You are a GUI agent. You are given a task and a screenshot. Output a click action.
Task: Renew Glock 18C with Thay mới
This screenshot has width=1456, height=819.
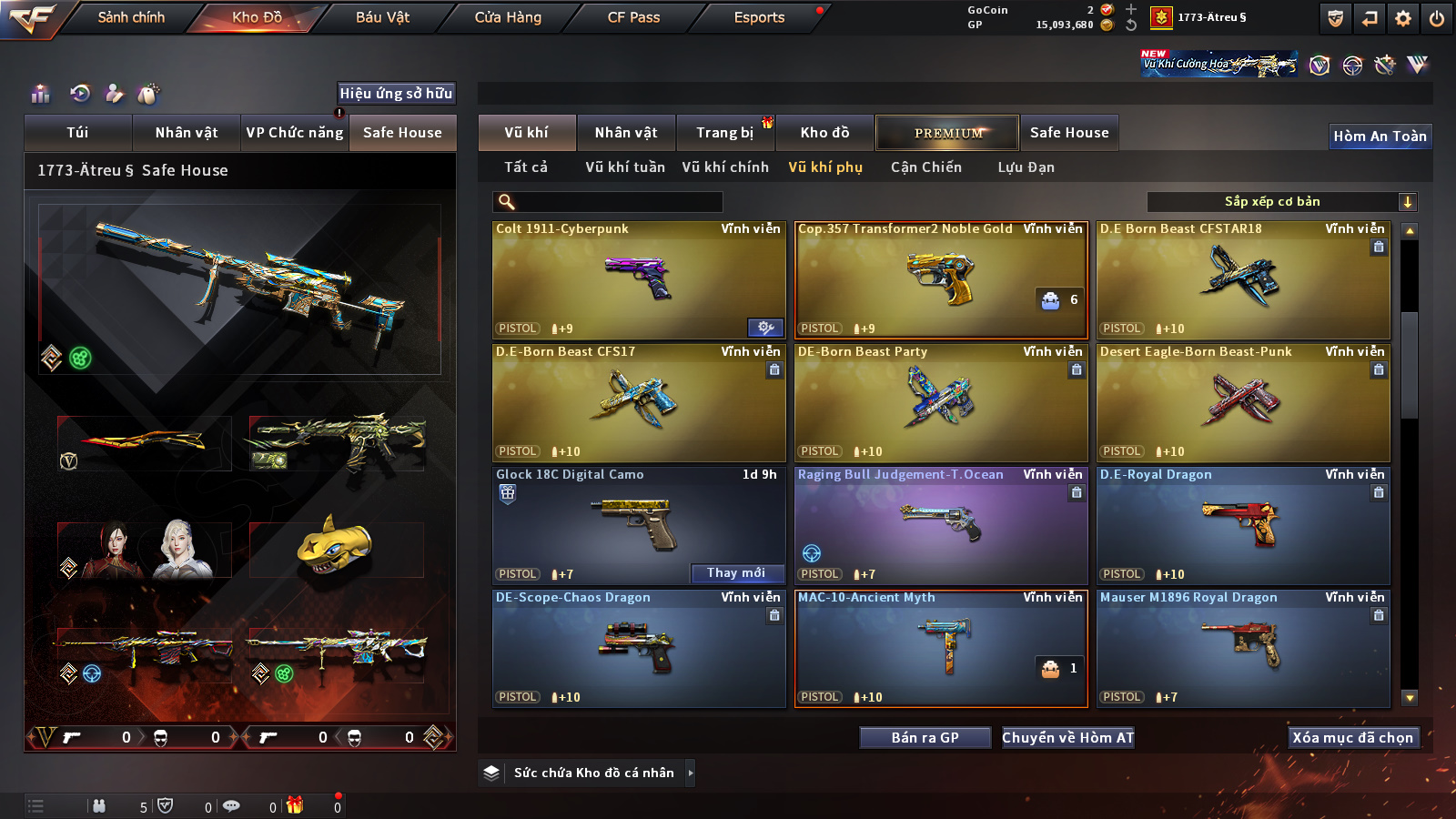[736, 573]
